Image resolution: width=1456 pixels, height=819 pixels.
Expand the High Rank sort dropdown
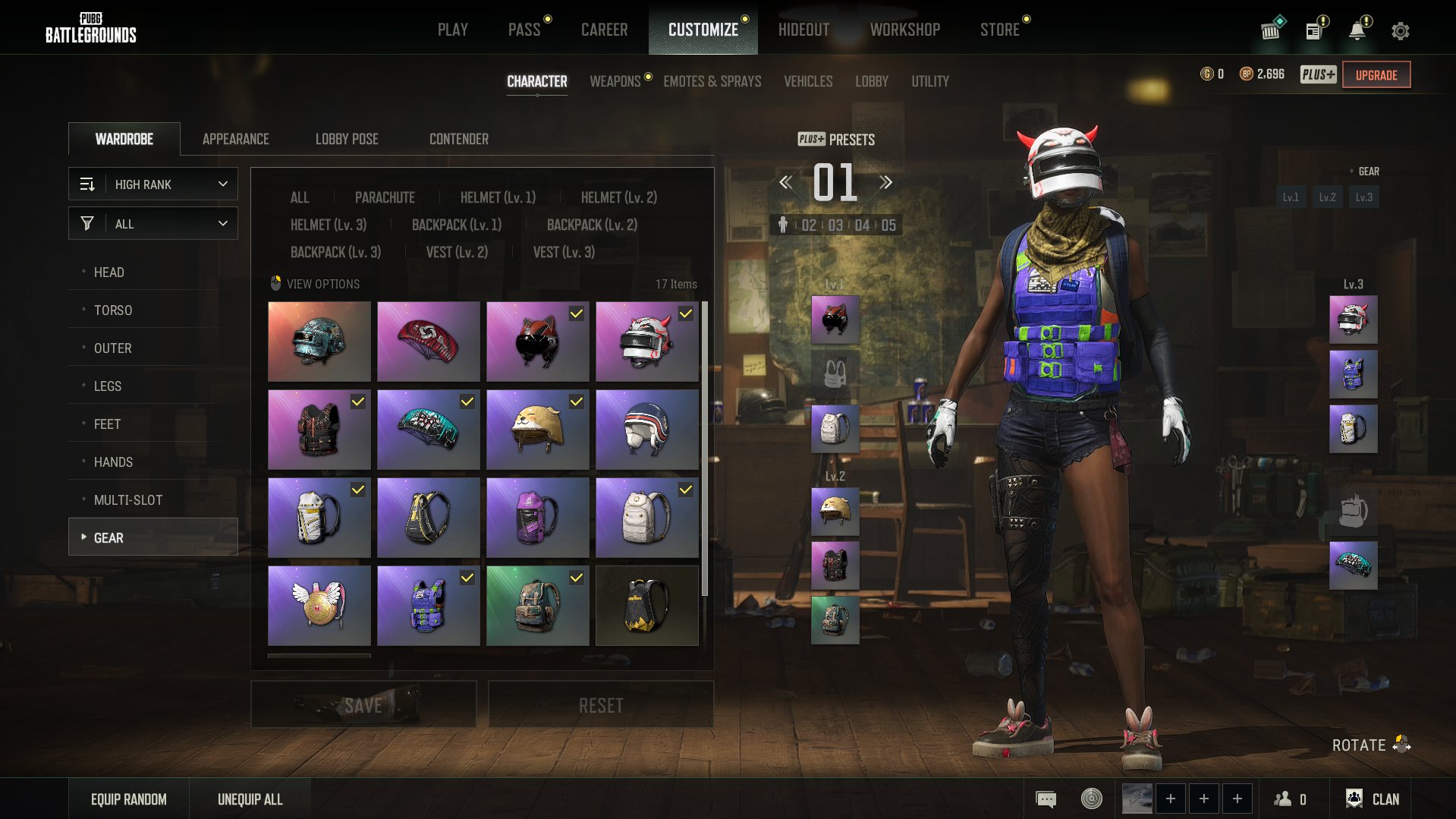click(x=153, y=184)
